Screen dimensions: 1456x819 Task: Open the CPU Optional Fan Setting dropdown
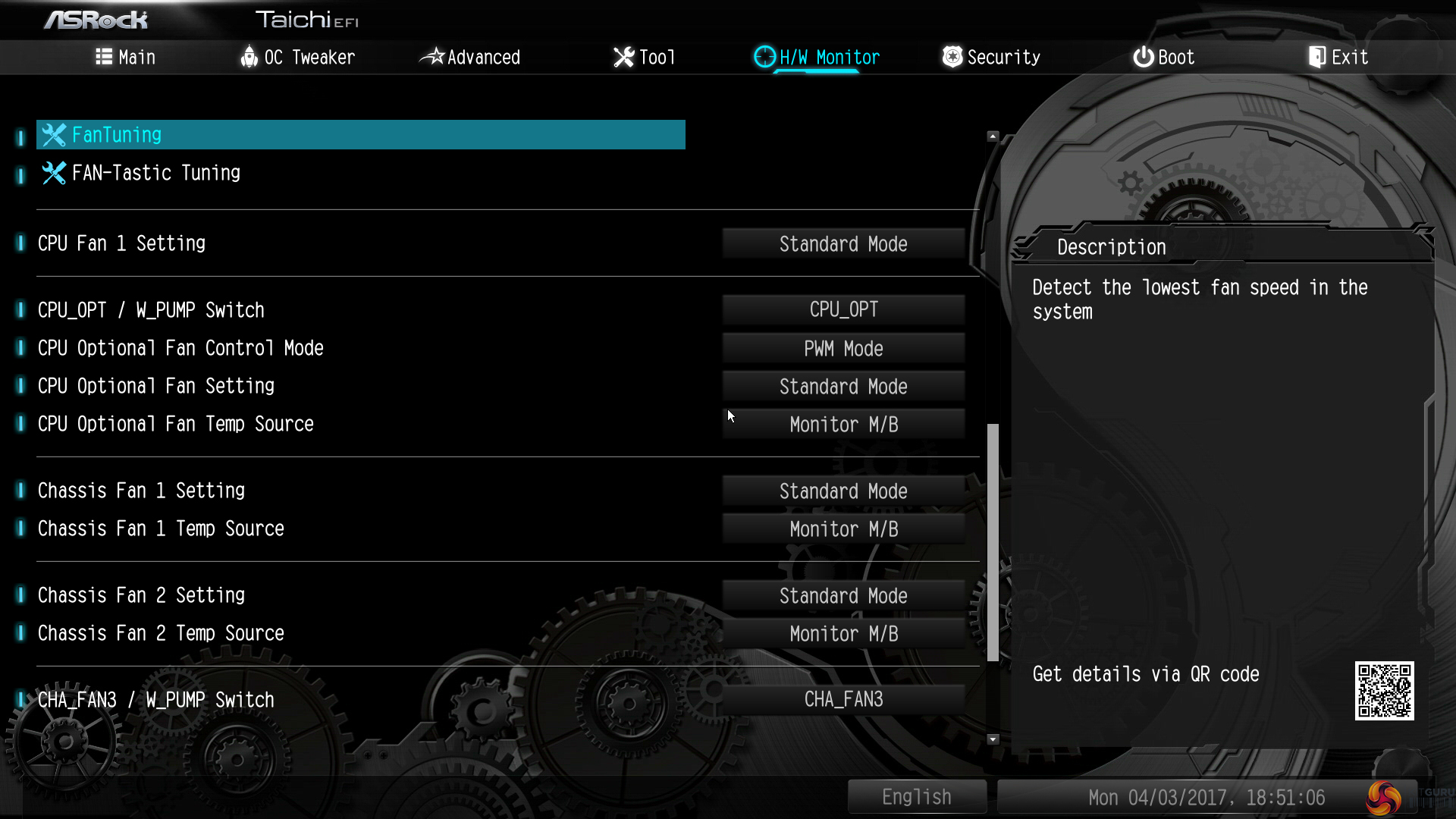[x=843, y=387]
